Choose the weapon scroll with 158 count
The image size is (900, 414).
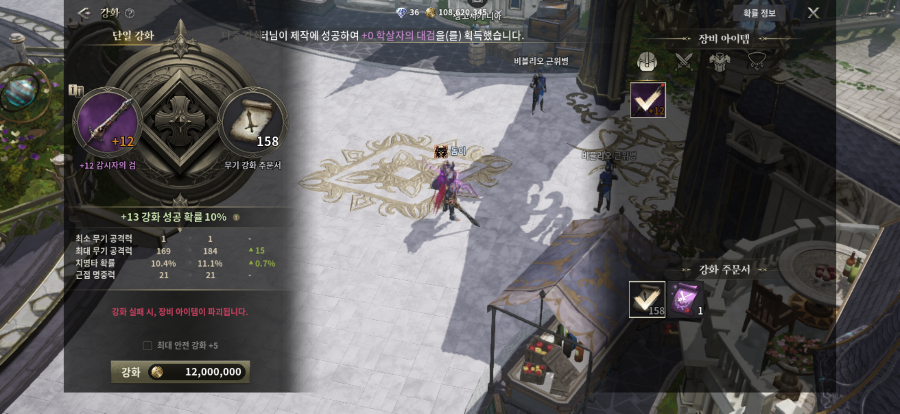(647, 300)
